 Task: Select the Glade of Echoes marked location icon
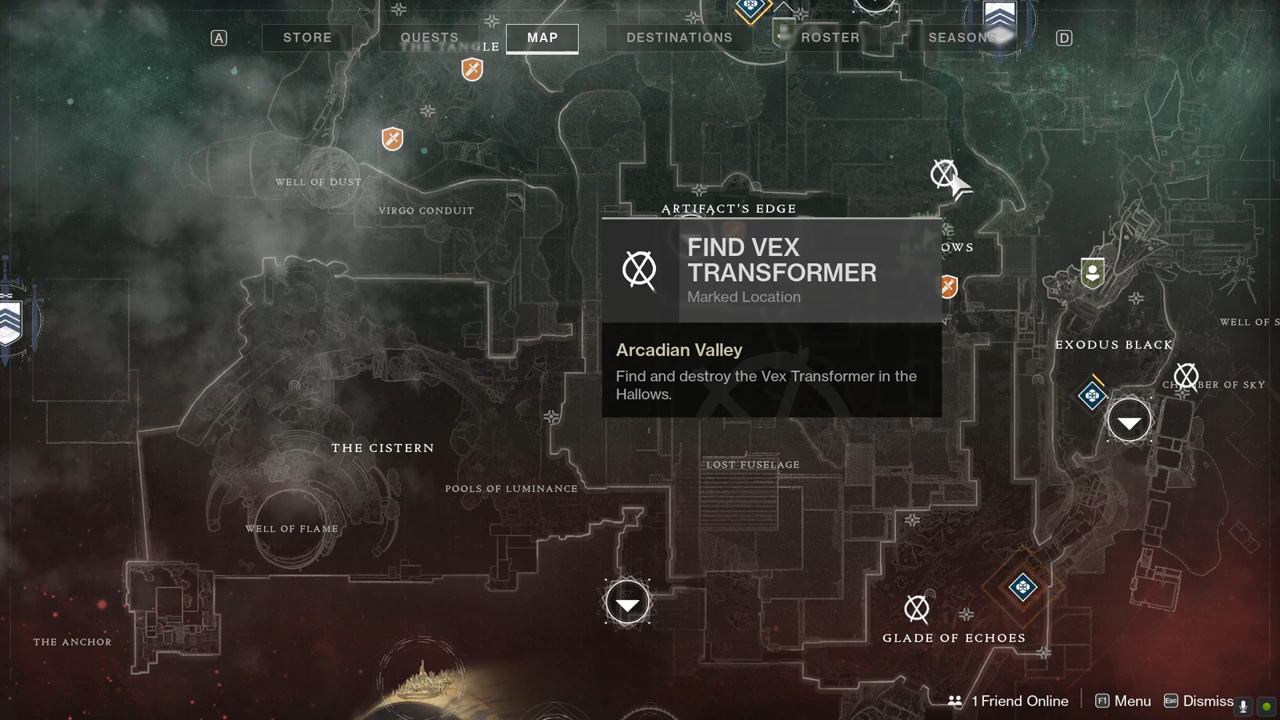tap(916, 608)
